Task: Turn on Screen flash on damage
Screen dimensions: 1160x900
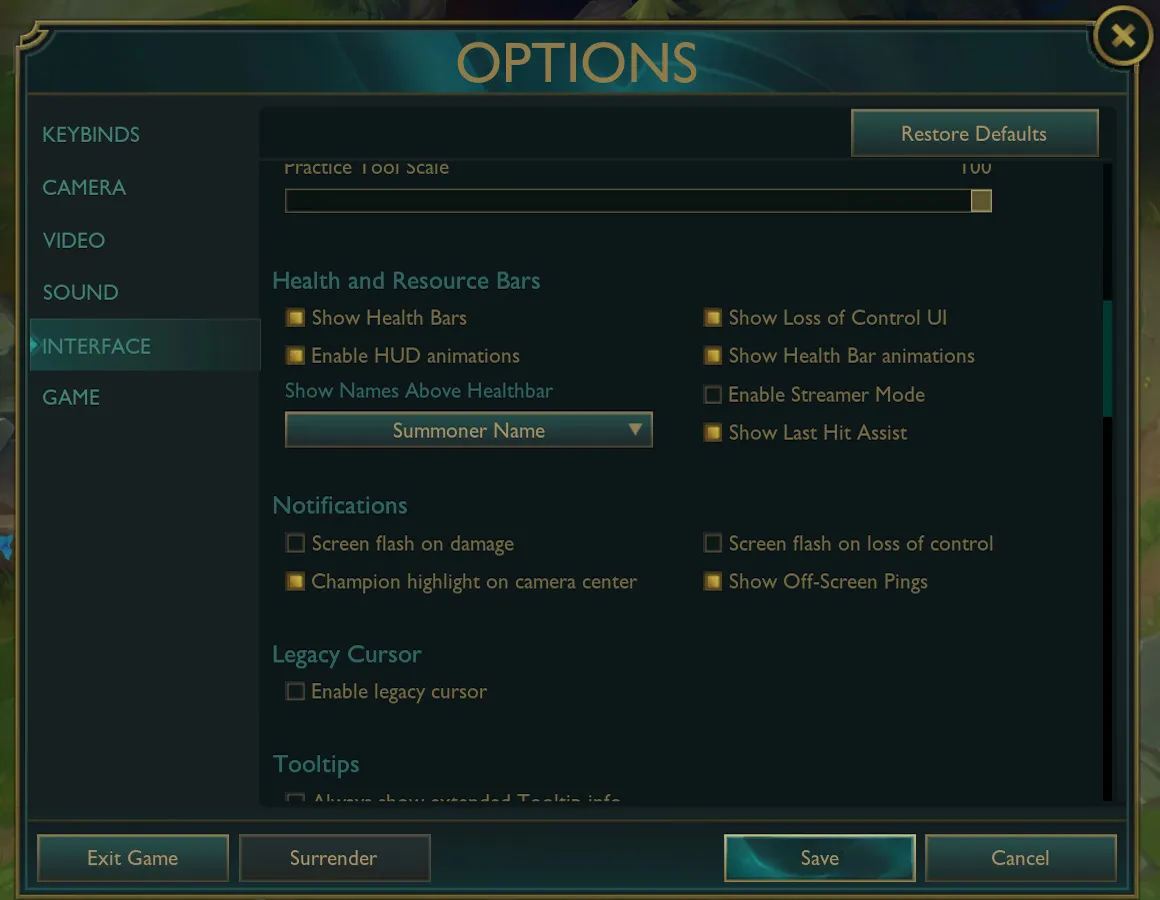Action: (295, 544)
